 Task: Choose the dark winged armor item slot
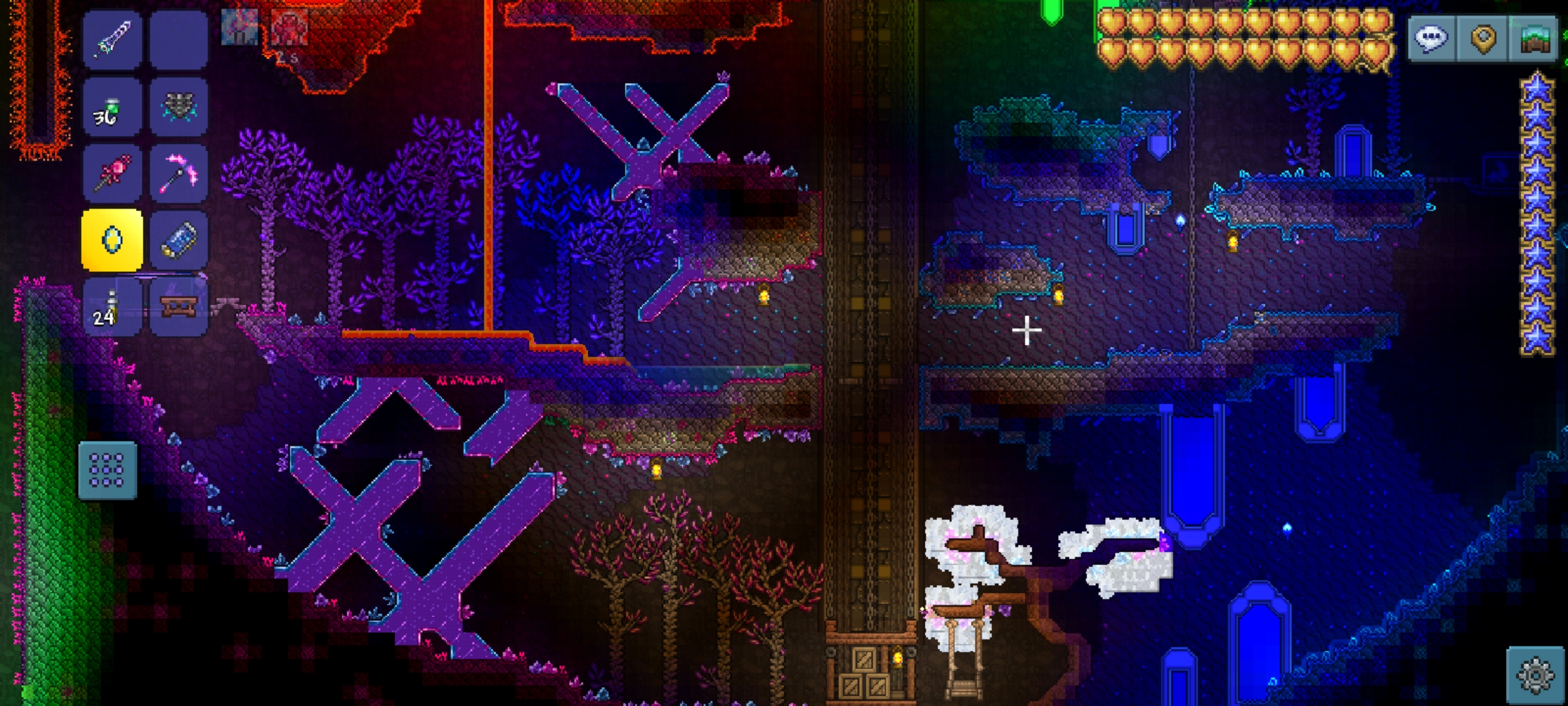[178, 107]
